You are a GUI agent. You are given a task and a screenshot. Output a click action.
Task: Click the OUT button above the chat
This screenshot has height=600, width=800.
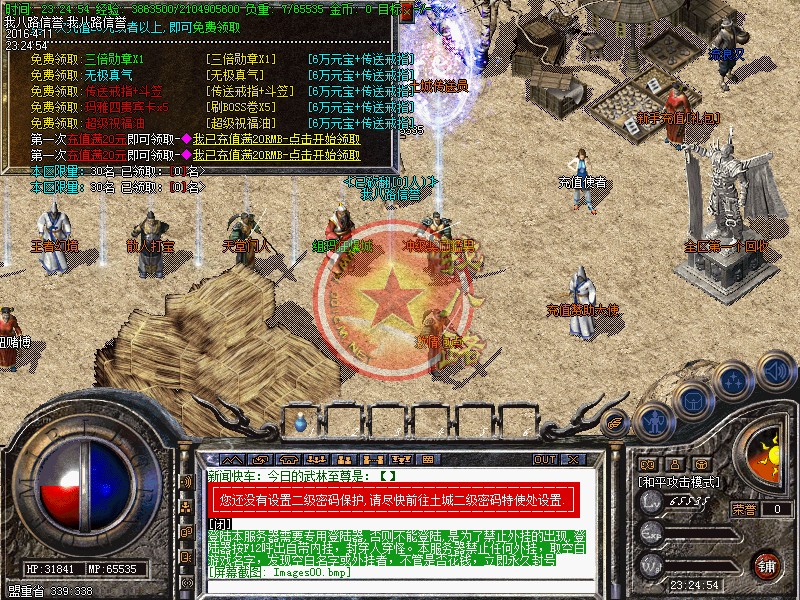[x=544, y=459]
